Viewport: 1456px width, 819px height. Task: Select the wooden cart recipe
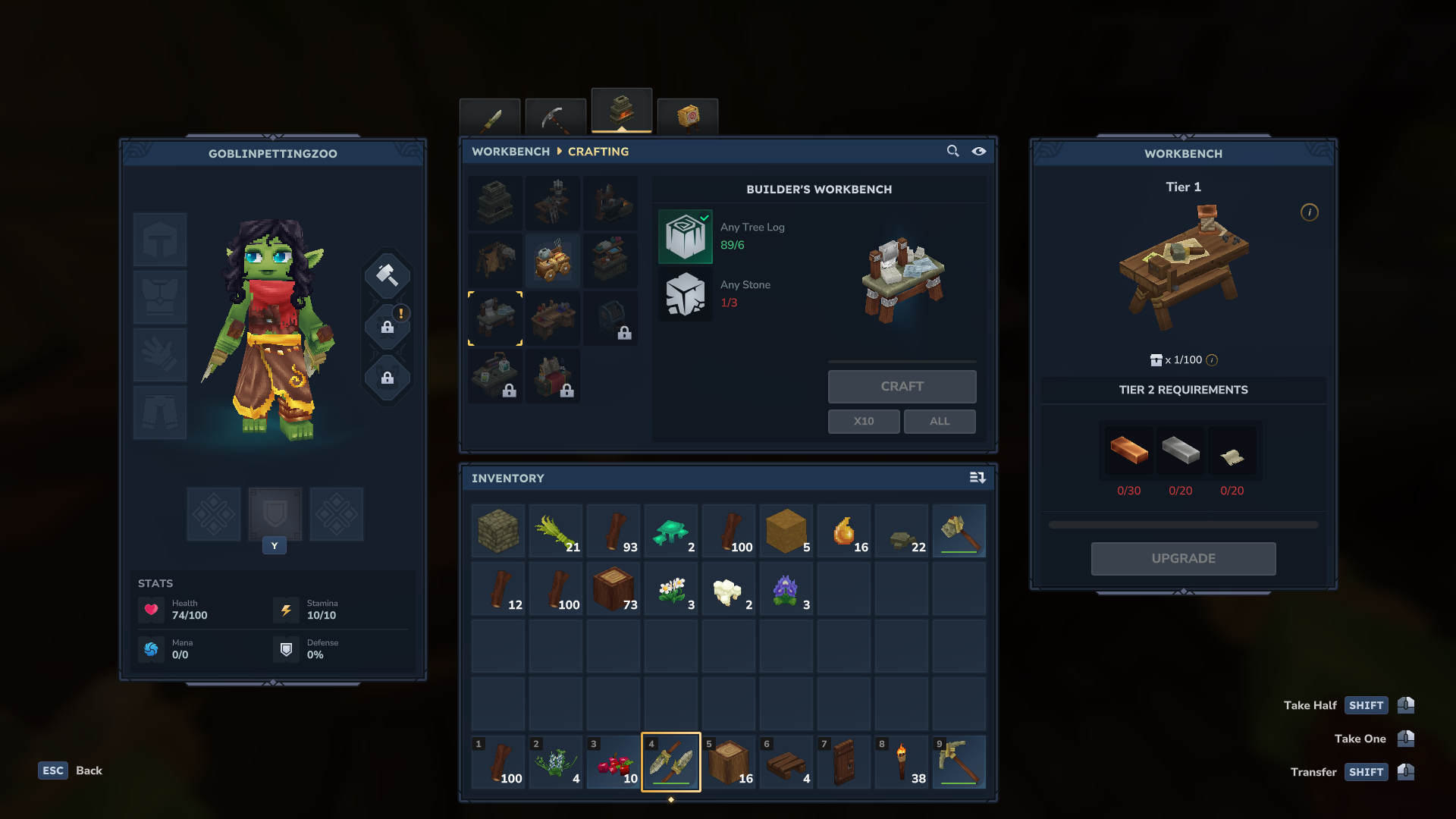tap(553, 261)
